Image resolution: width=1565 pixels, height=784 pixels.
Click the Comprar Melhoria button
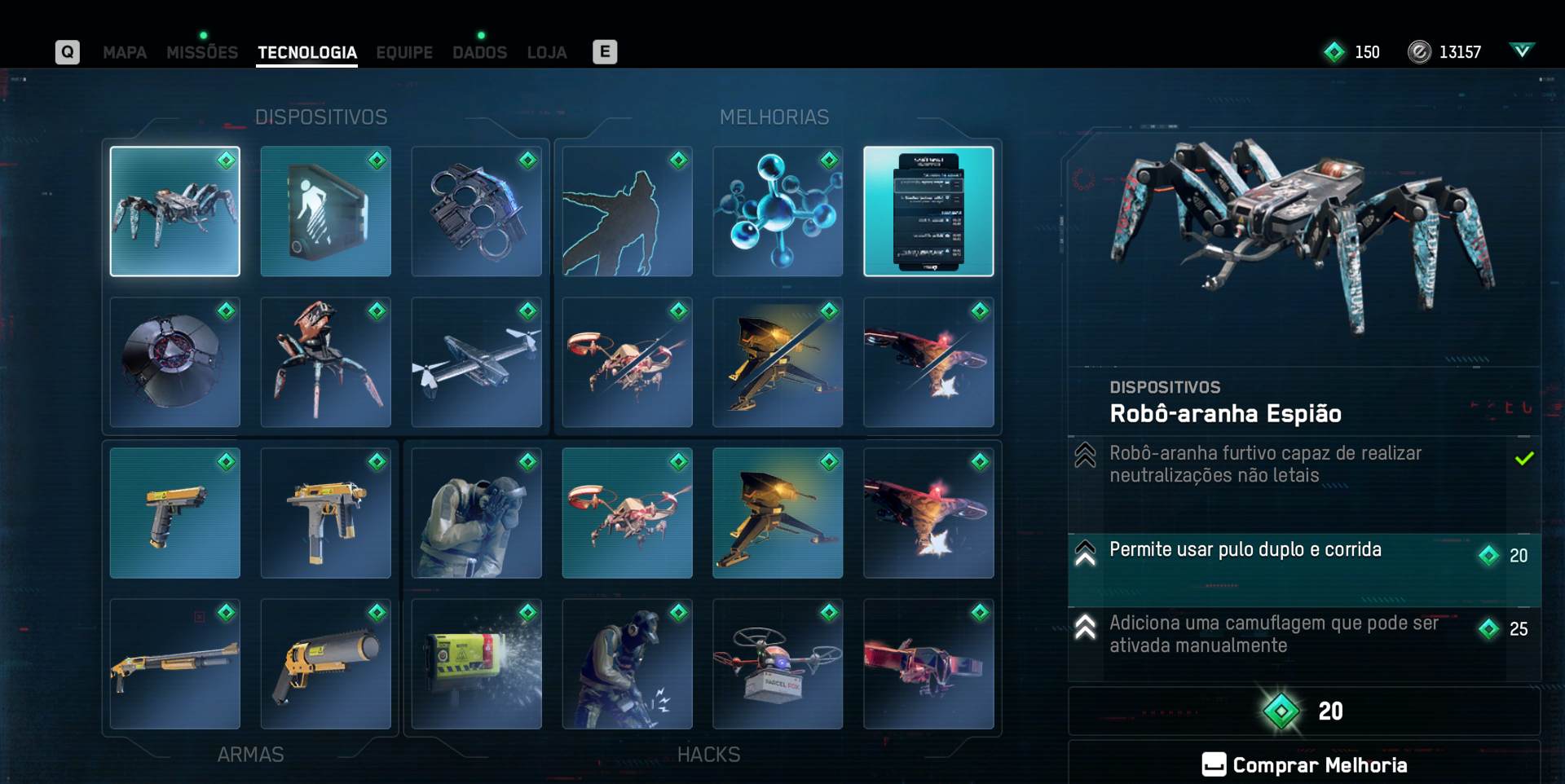1304,764
